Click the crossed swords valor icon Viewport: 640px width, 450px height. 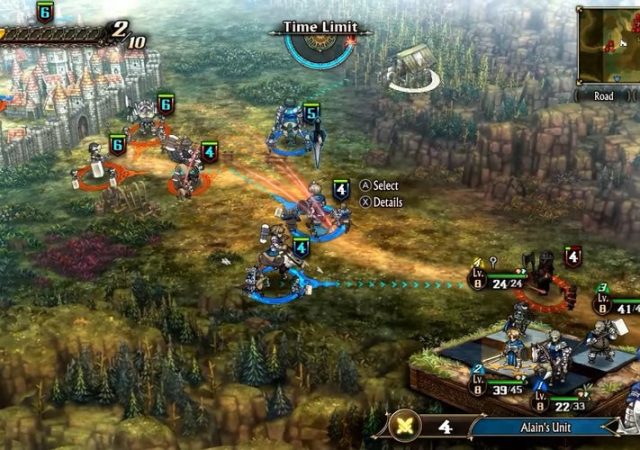(407, 423)
